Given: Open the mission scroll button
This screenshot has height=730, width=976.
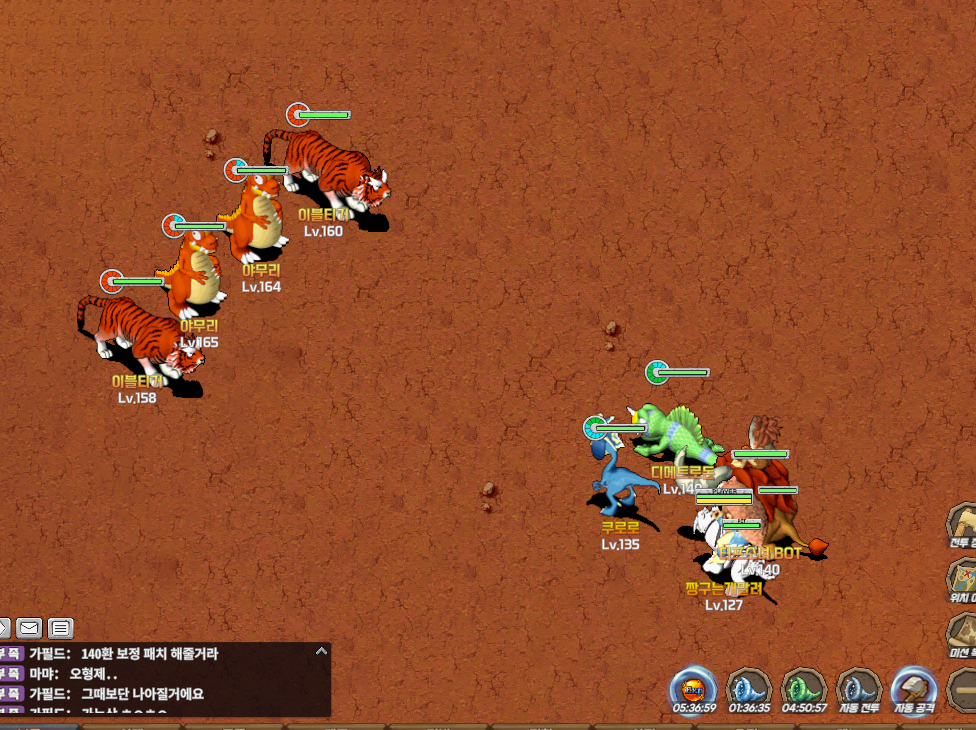Looking at the screenshot, I should point(962,634).
